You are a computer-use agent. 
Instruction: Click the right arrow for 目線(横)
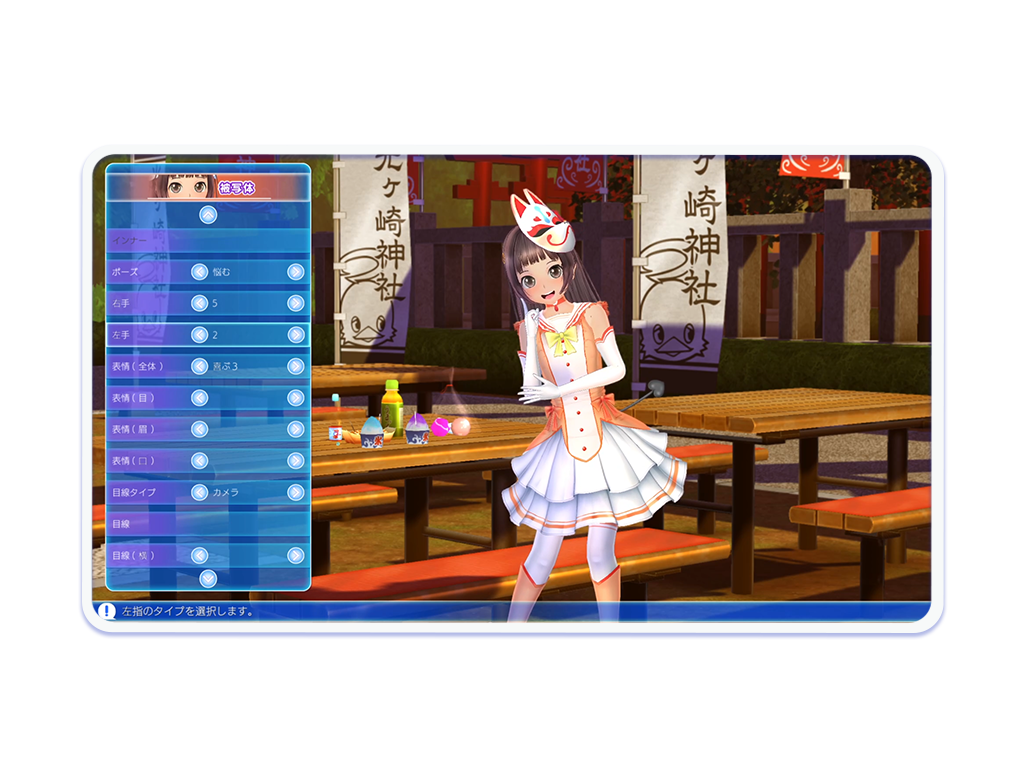coord(295,555)
